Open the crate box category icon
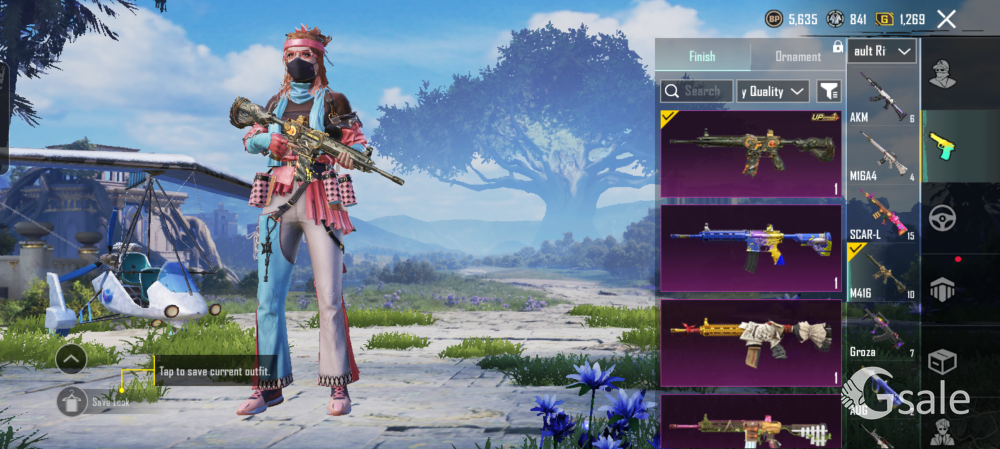This screenshot has width=1000, height=449. (941, 361)
